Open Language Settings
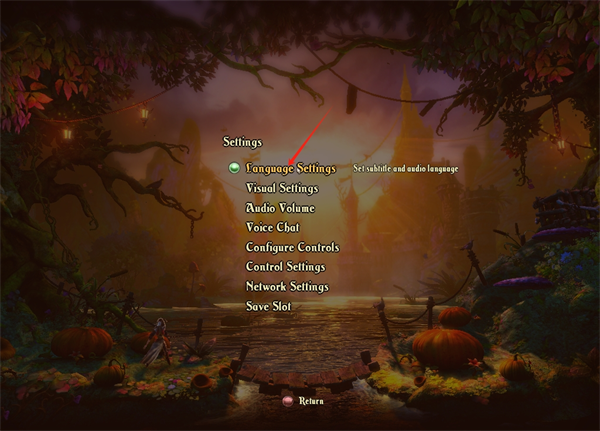 290,168
